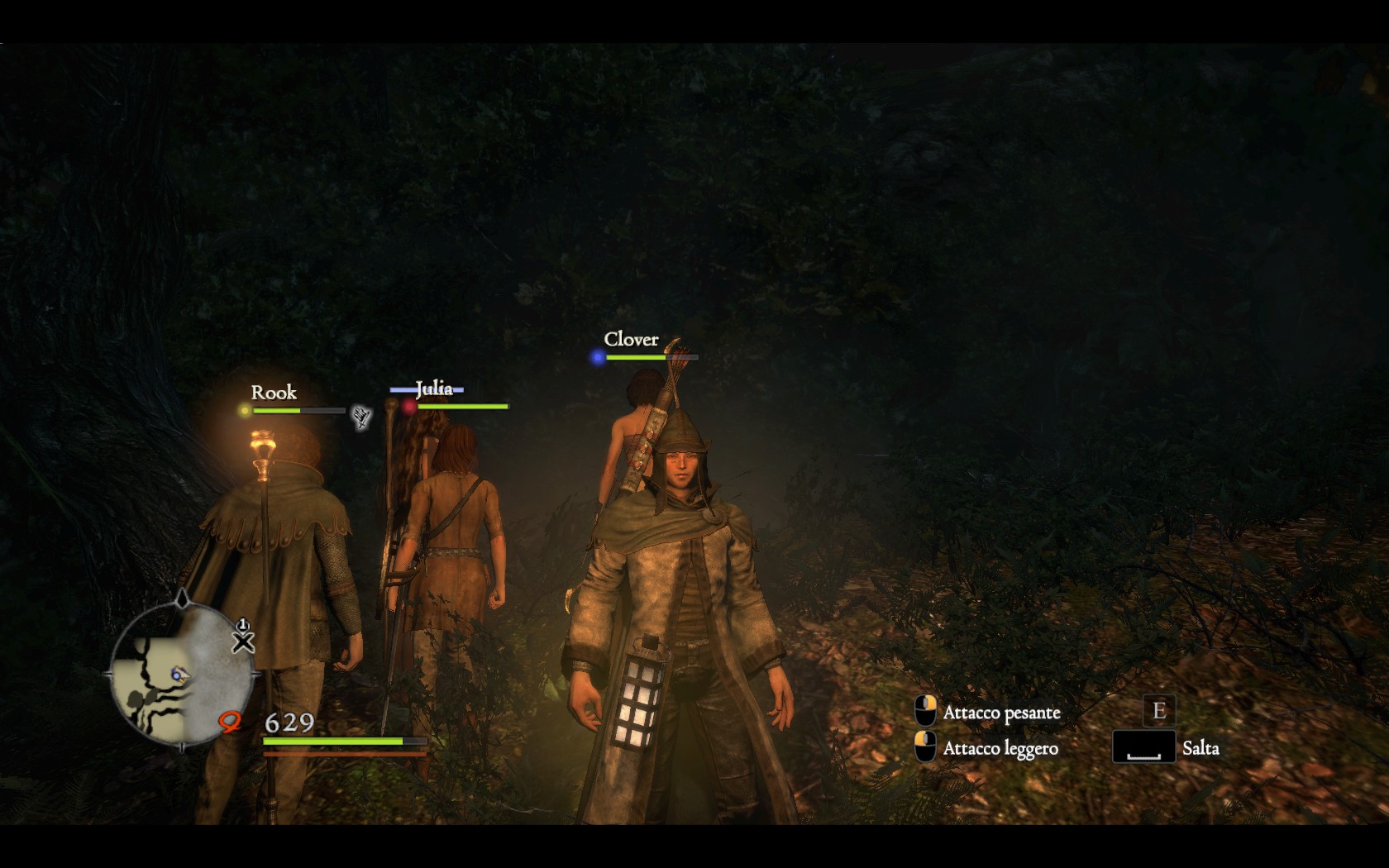Select the Julia pawn nameplate
Image resolution: width=1389 pixels, height=868 pixels.
coord(434,389)
